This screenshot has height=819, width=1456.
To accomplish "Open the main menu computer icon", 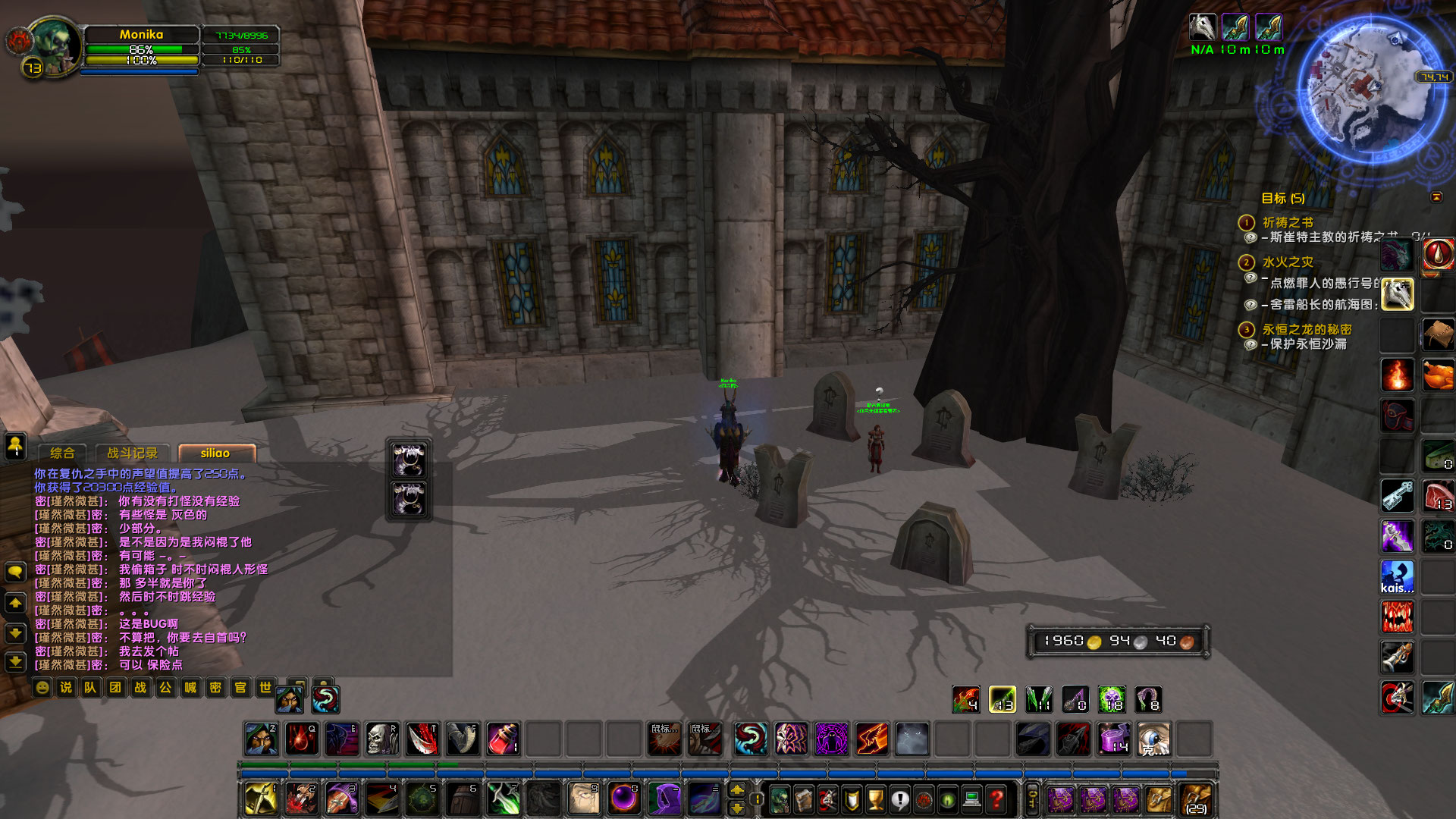I will point(972,801).
